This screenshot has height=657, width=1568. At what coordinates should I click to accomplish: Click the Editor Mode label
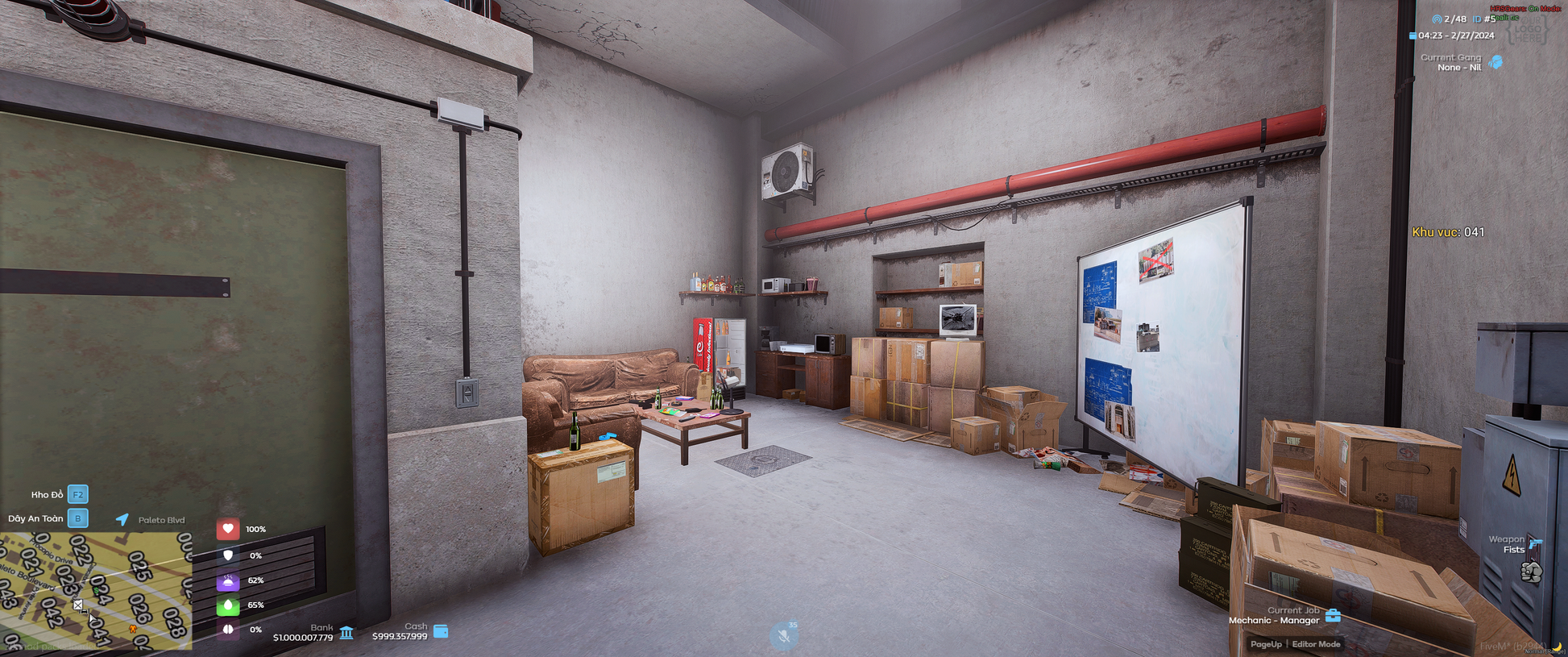coord(1316,644)
